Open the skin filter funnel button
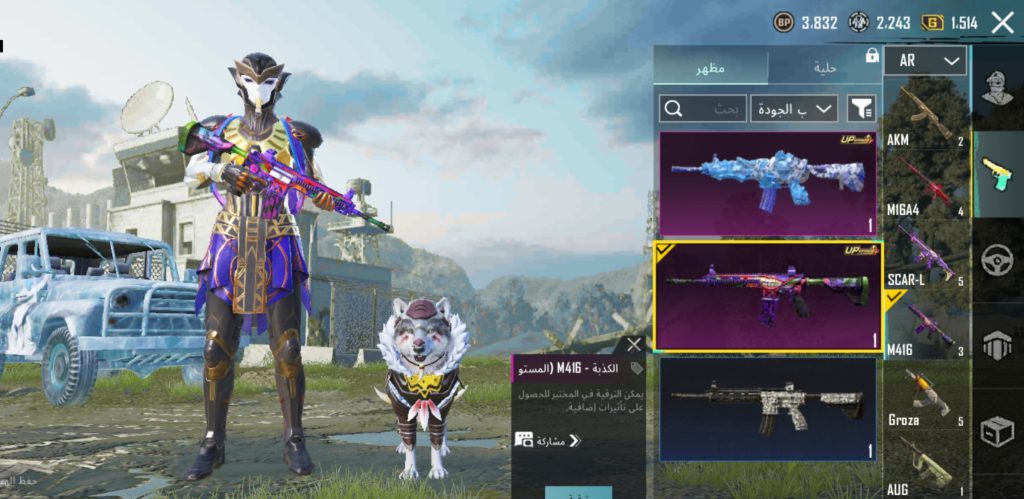The height and width of the screenshot is (499, 1024). click(x=859, y=108)
